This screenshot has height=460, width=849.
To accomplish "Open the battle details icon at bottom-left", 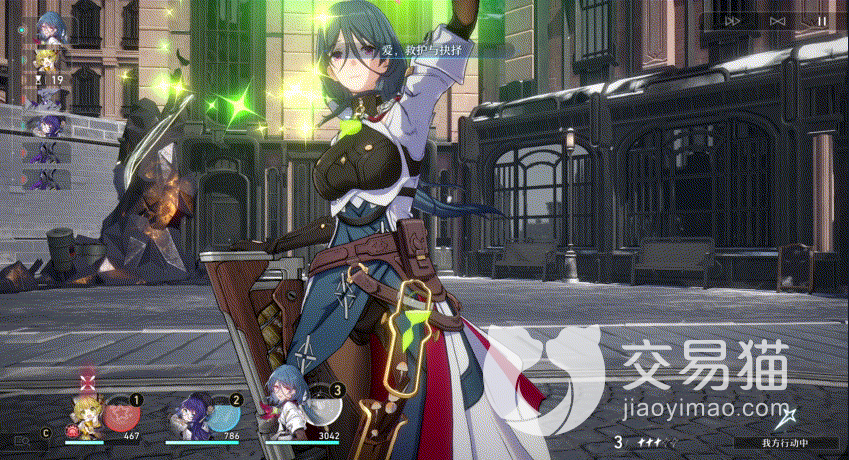I will click(x=21, y=438).
